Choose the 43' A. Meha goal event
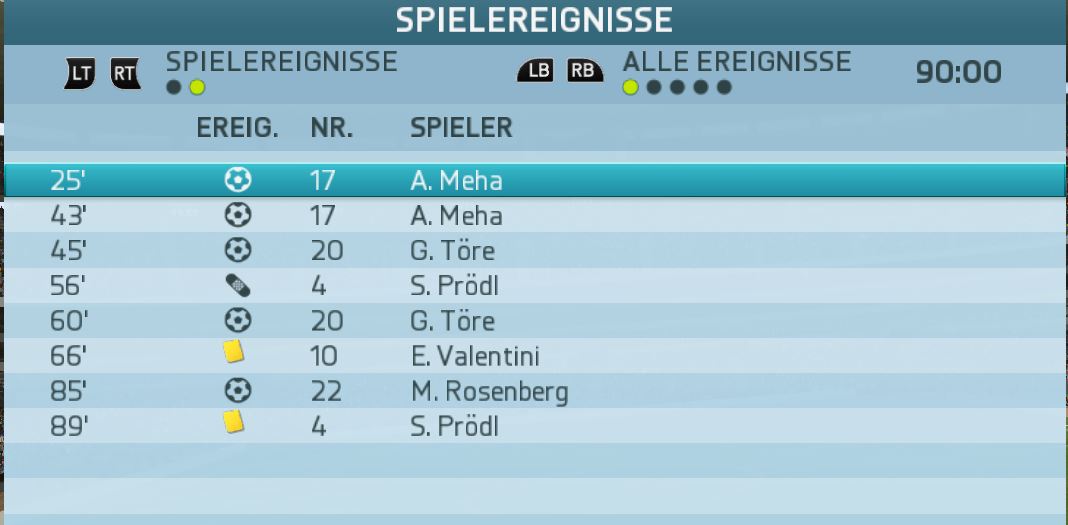This screenshot has width=1068, height=525. point(534,215)
